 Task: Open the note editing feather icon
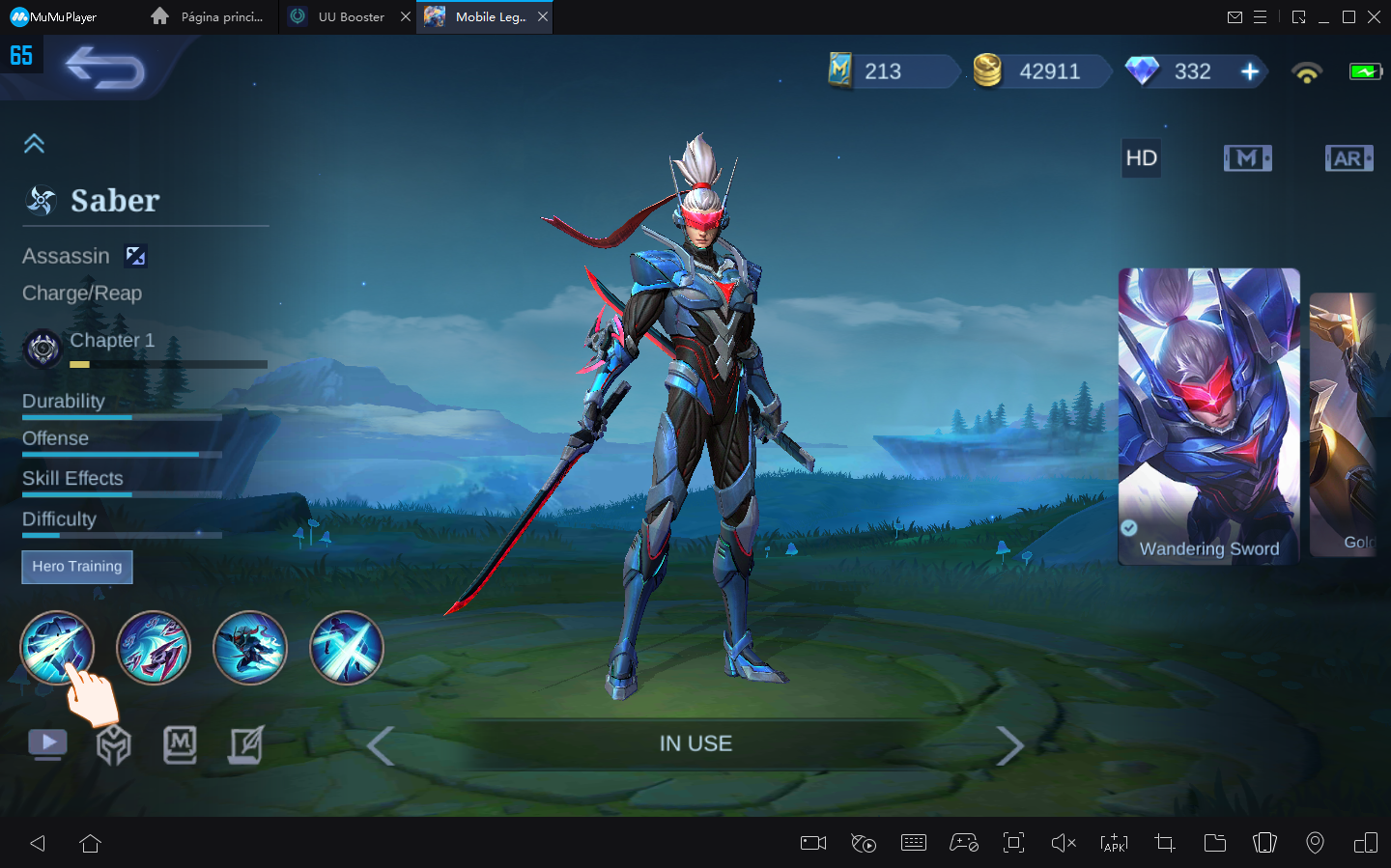click(x=246, y=744)
